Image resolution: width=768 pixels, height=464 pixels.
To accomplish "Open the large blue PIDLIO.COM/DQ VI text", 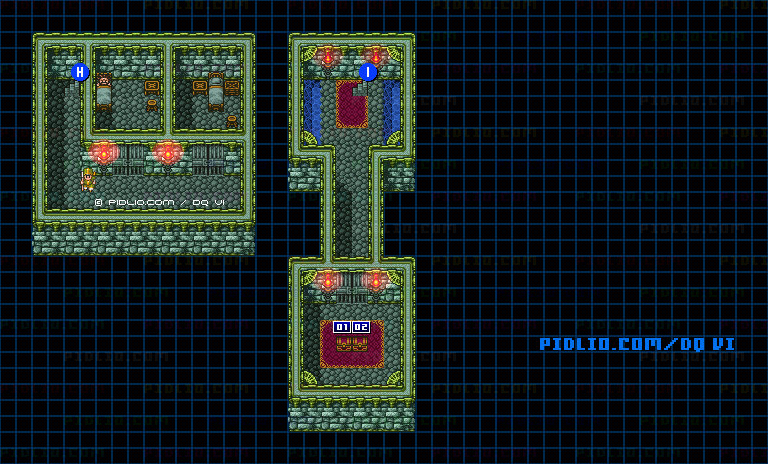I will coord(638,344).
